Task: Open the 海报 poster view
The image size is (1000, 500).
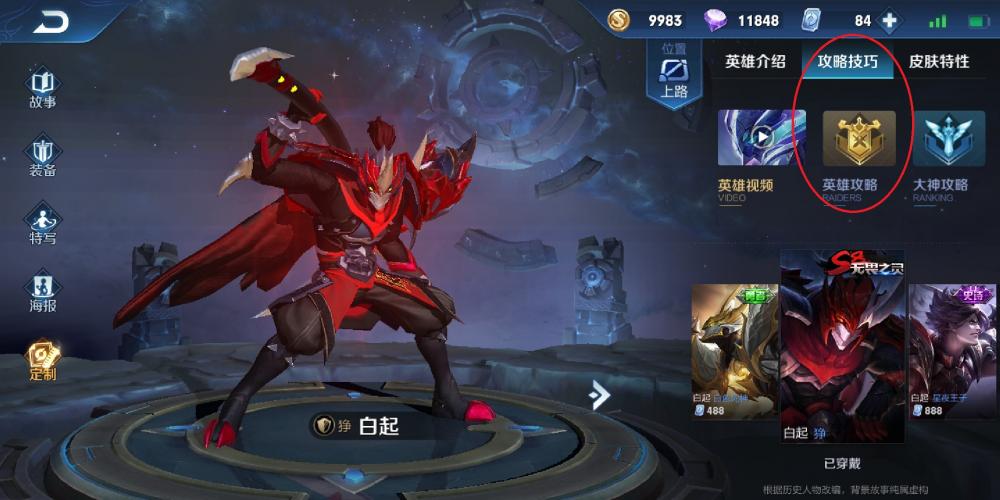Action: (x=43, y=292)
